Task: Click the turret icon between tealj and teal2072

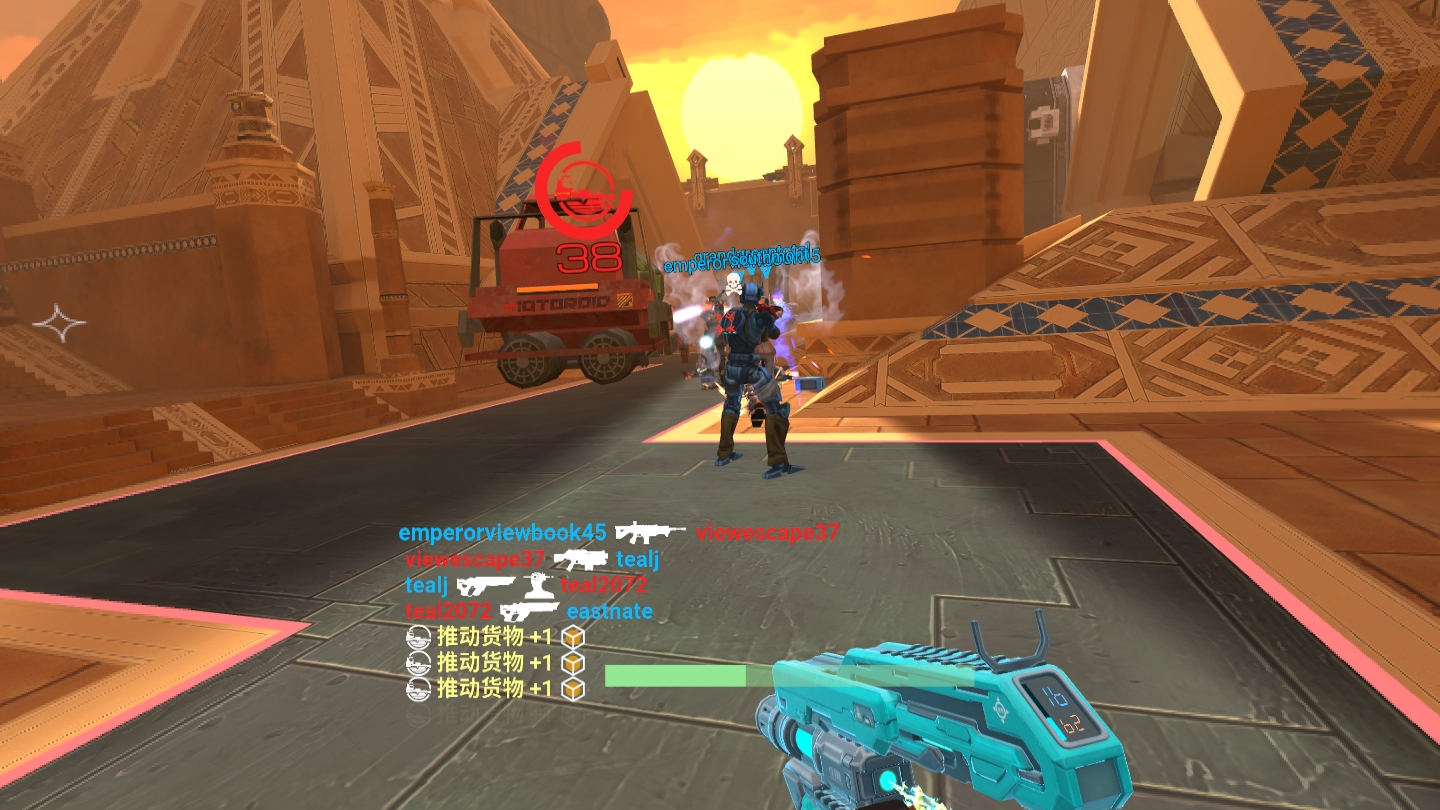Action: pos(538,587)
